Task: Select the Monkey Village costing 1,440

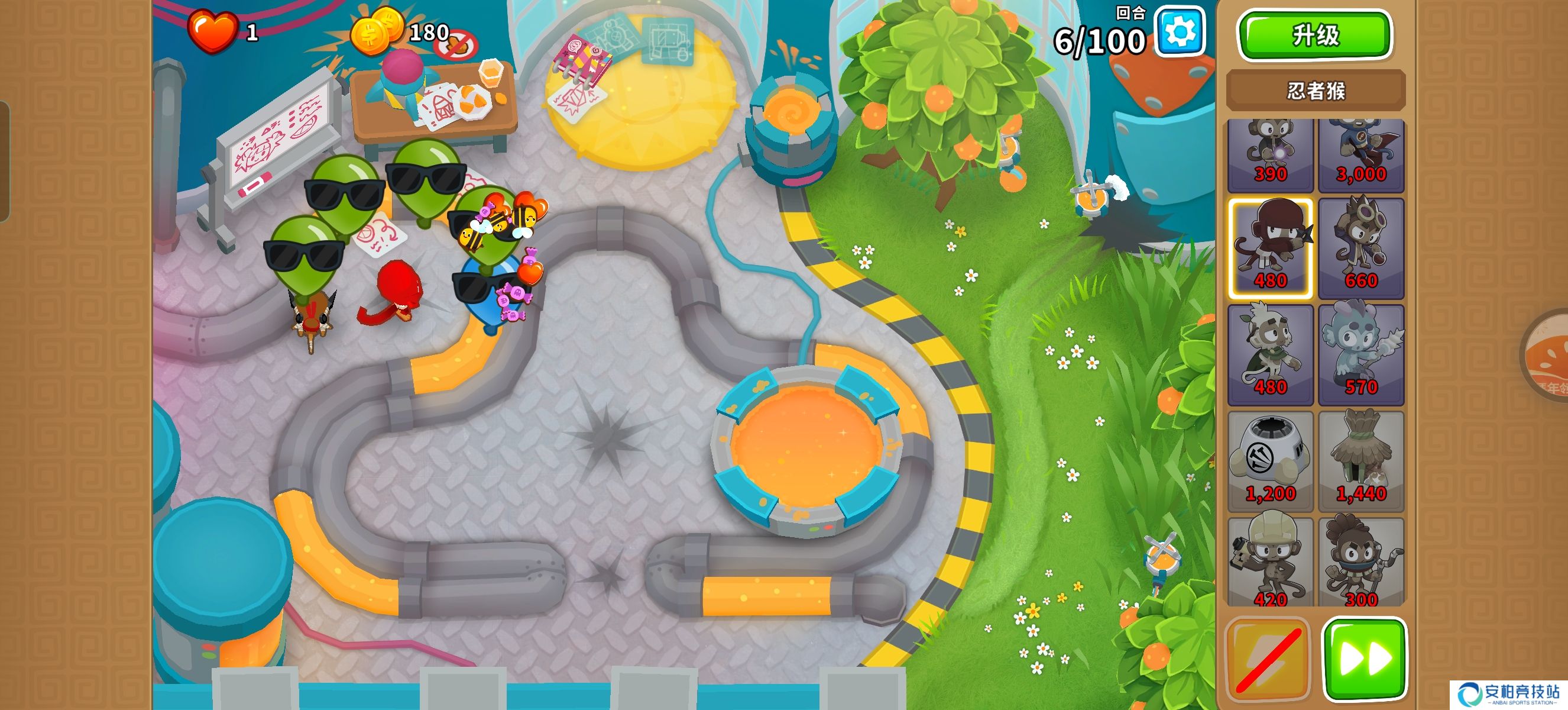Action: [1361, 461]
